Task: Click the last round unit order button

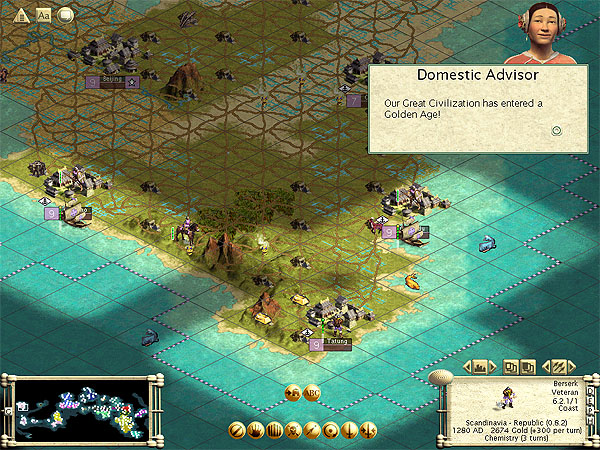Action: (x=370, y=431)
